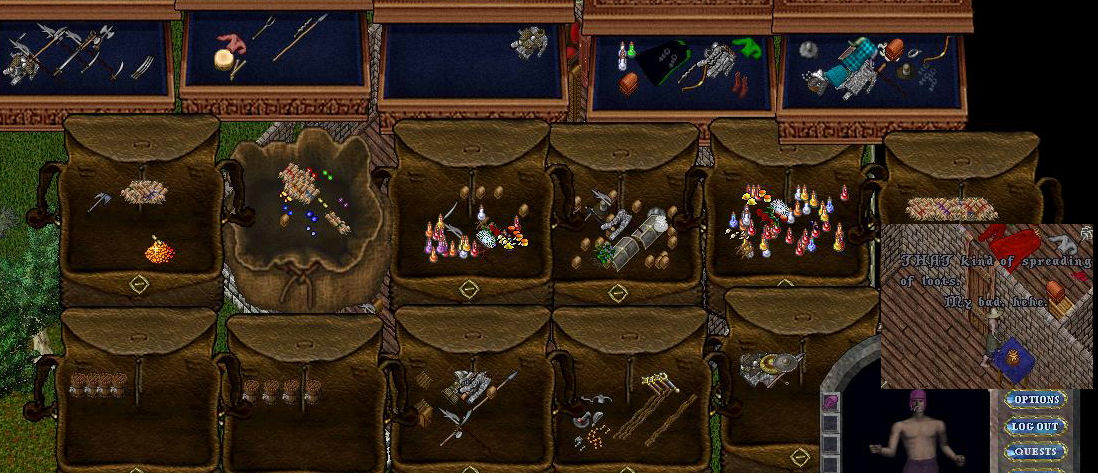Open the Options menu
The height and width of the screenshot is (473, 1098).
click(x=1035, y=400)
